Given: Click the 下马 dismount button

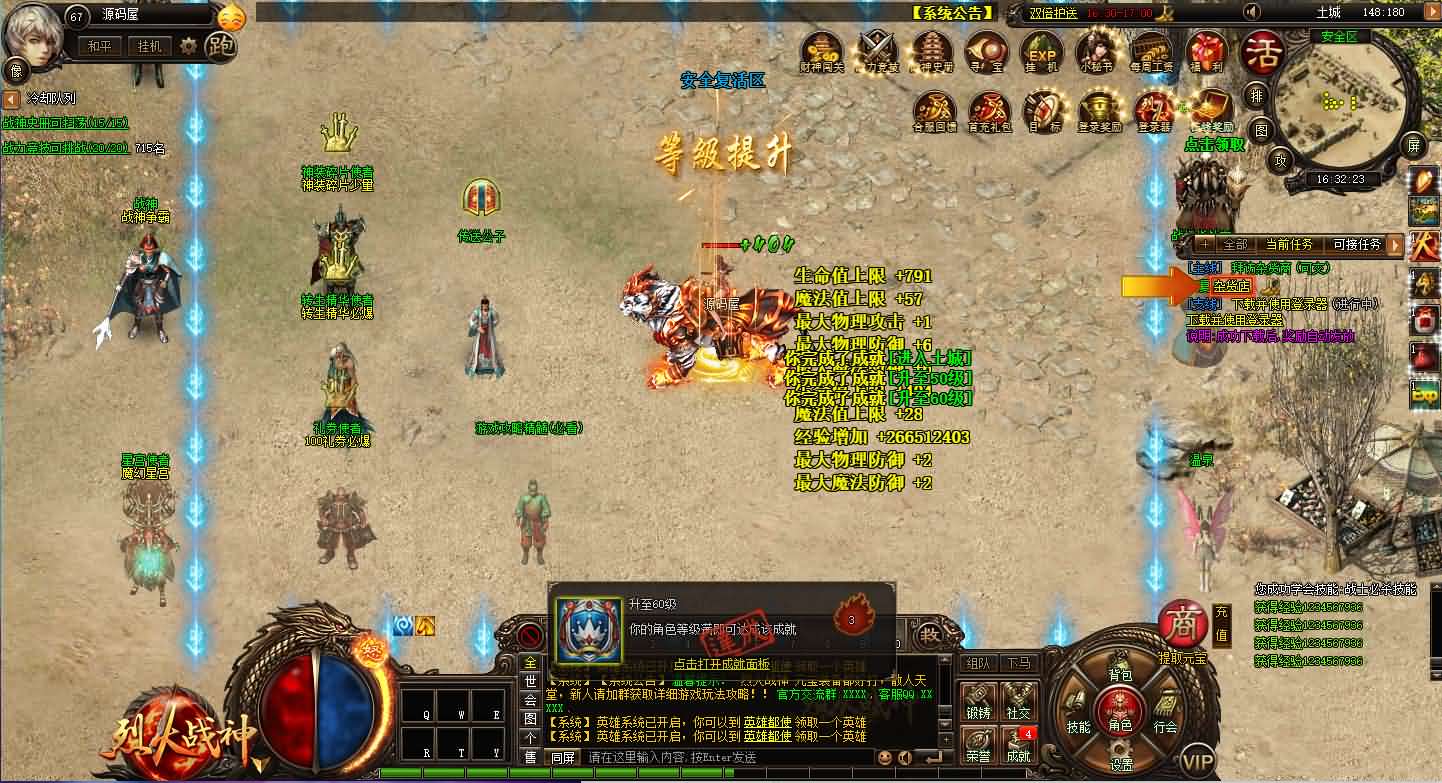Looking at the screenshot, I should pyautogui.click(x=1018, y=662).
